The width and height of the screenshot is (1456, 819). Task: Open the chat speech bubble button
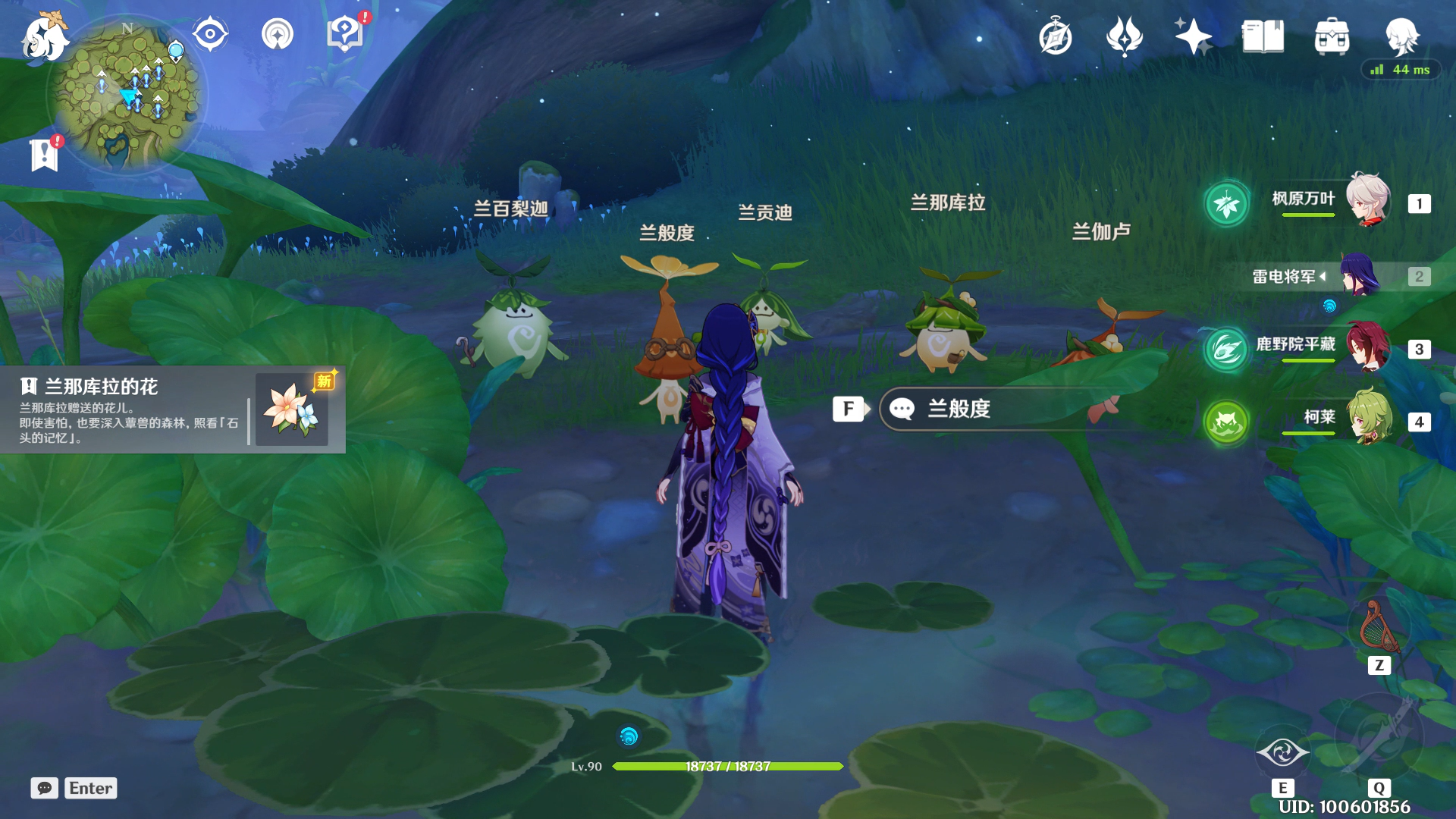click(45, 788)
